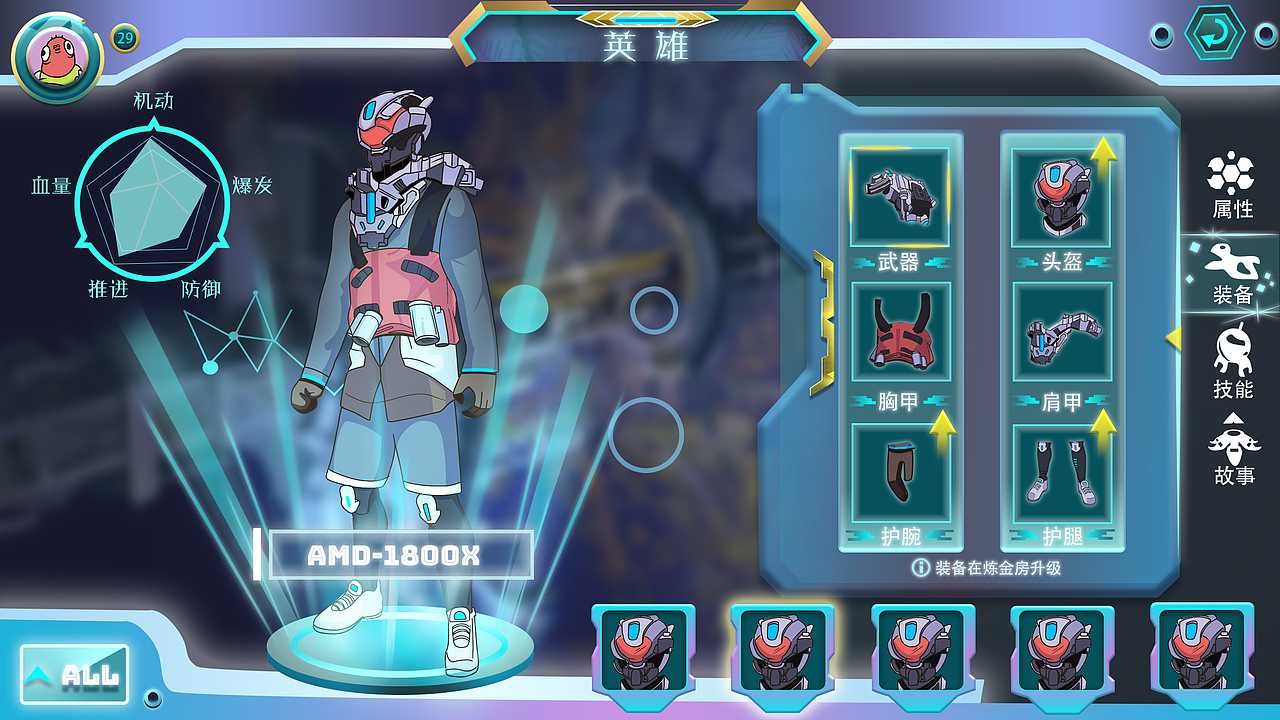Open the 故事 story tab

[1232, 450]
